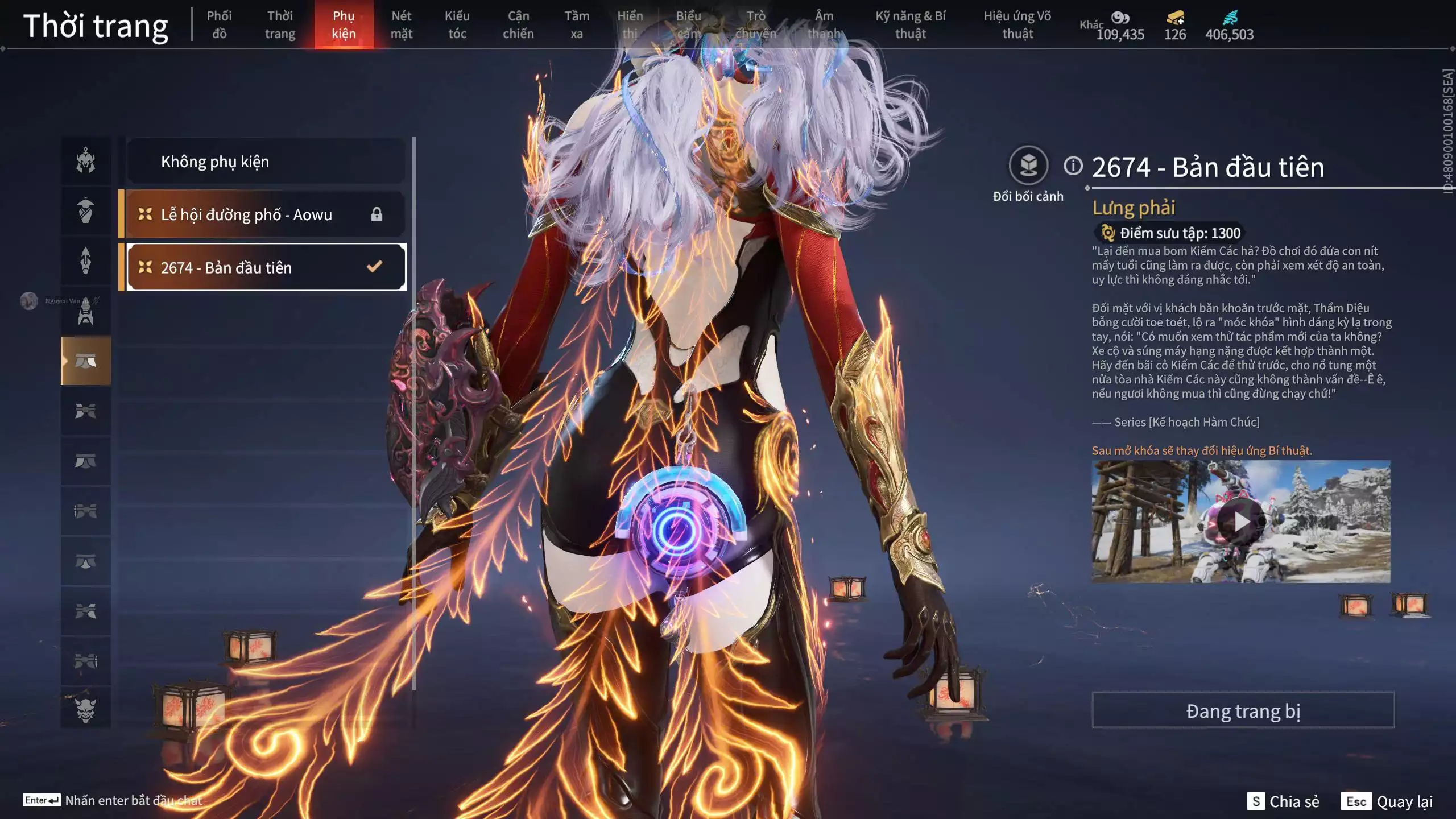Open the Thời trang tab
Image resolution: width=1456 pixels, height=819 pixels.
point(280,25)
